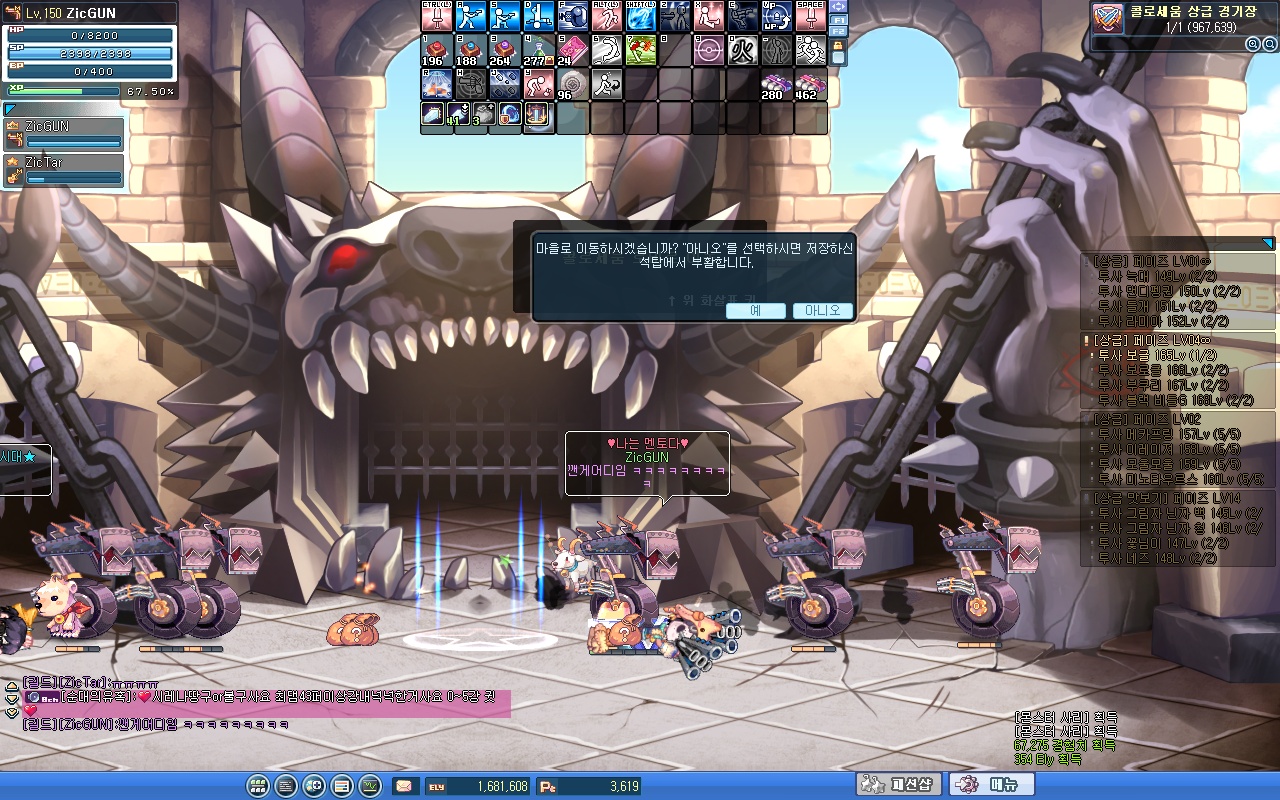Use the blue potion slot with 188
Image resolution: width=1280 pixels, height=800 pixels.
[470, 50]
